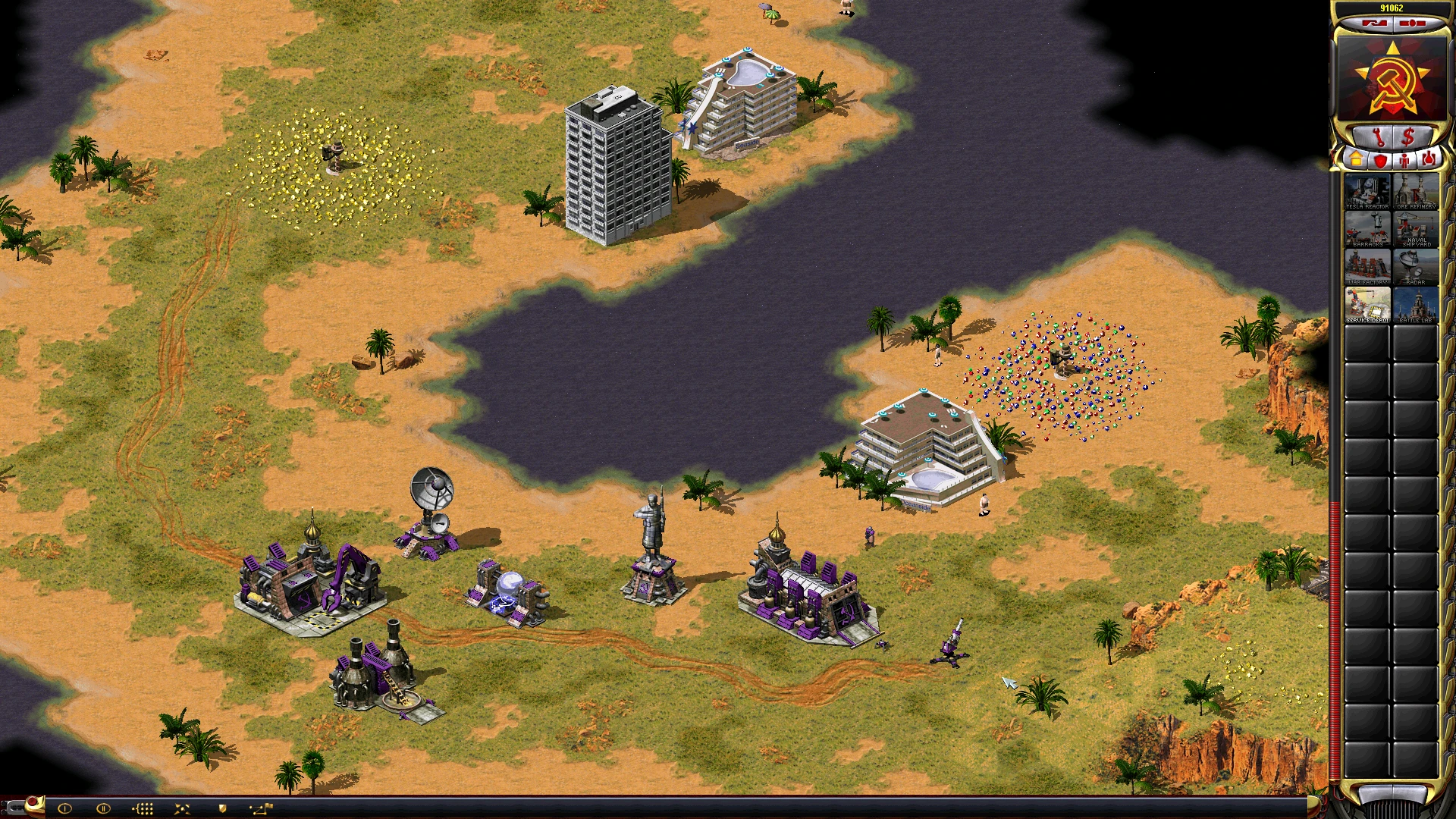Viewport: 1456px width, 819px height.
Task: Open the left red button atop the sidebar
Action: tap(1375, 24)
